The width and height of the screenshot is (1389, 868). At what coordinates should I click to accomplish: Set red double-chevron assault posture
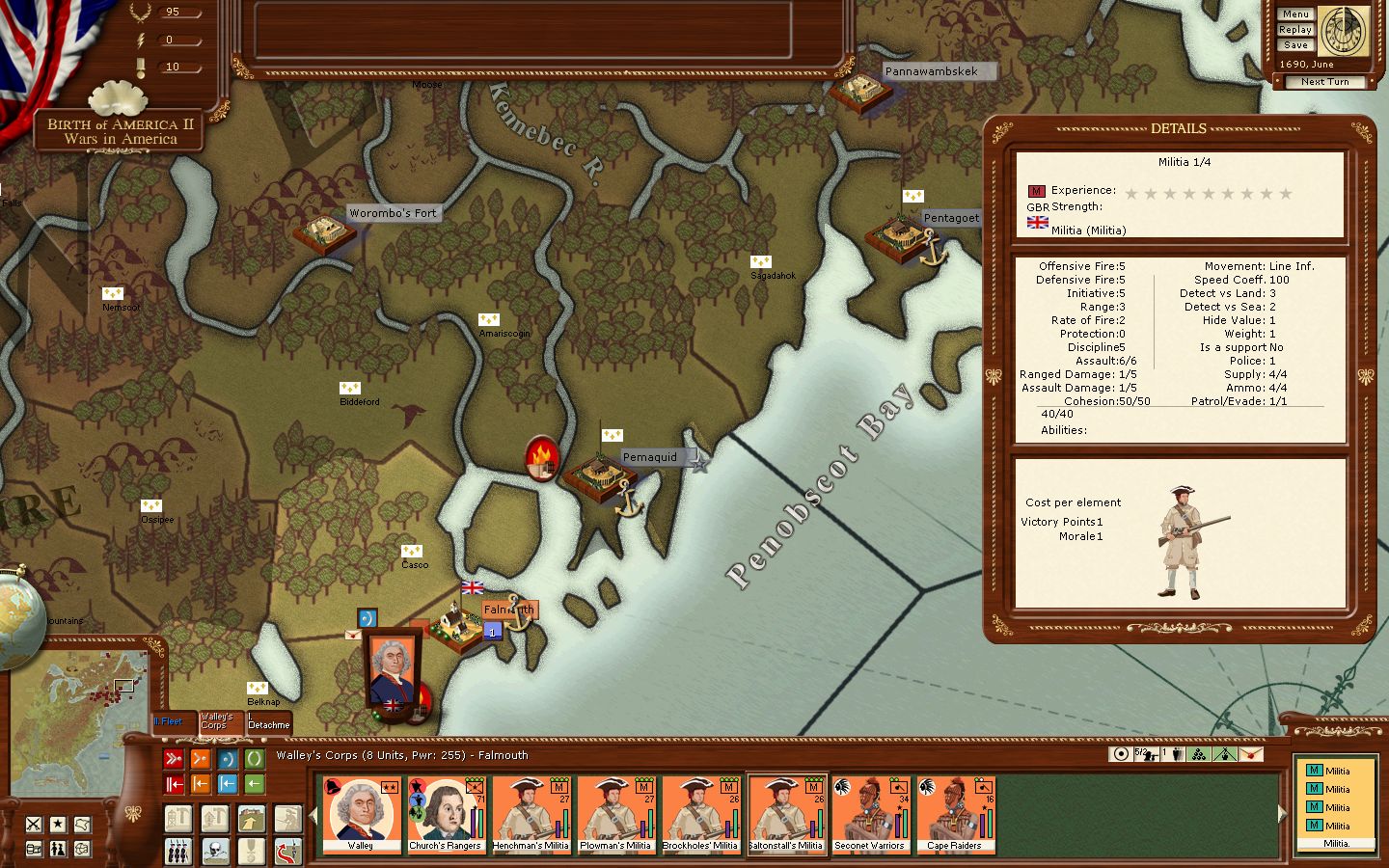(174, 759)
